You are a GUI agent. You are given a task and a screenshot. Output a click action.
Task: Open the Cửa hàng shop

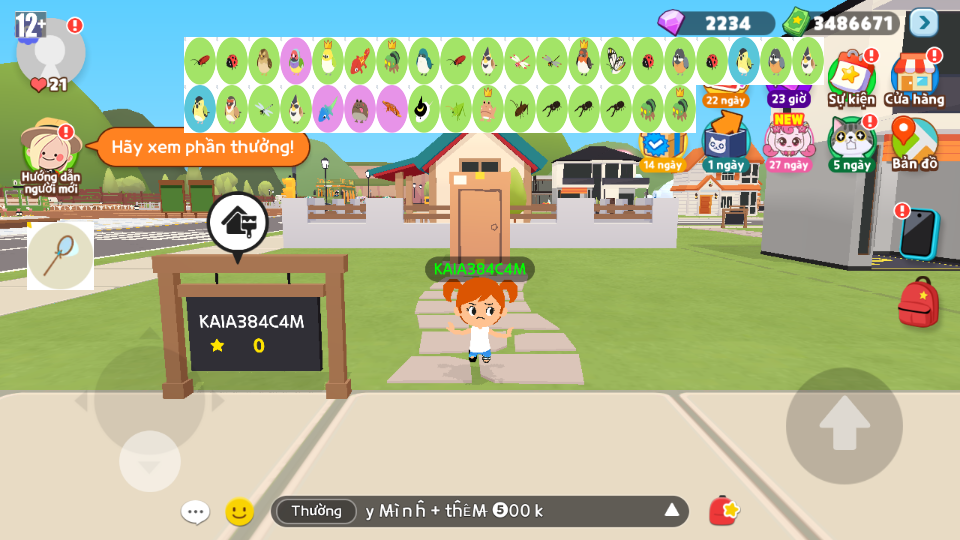click(x=914, y=75)
